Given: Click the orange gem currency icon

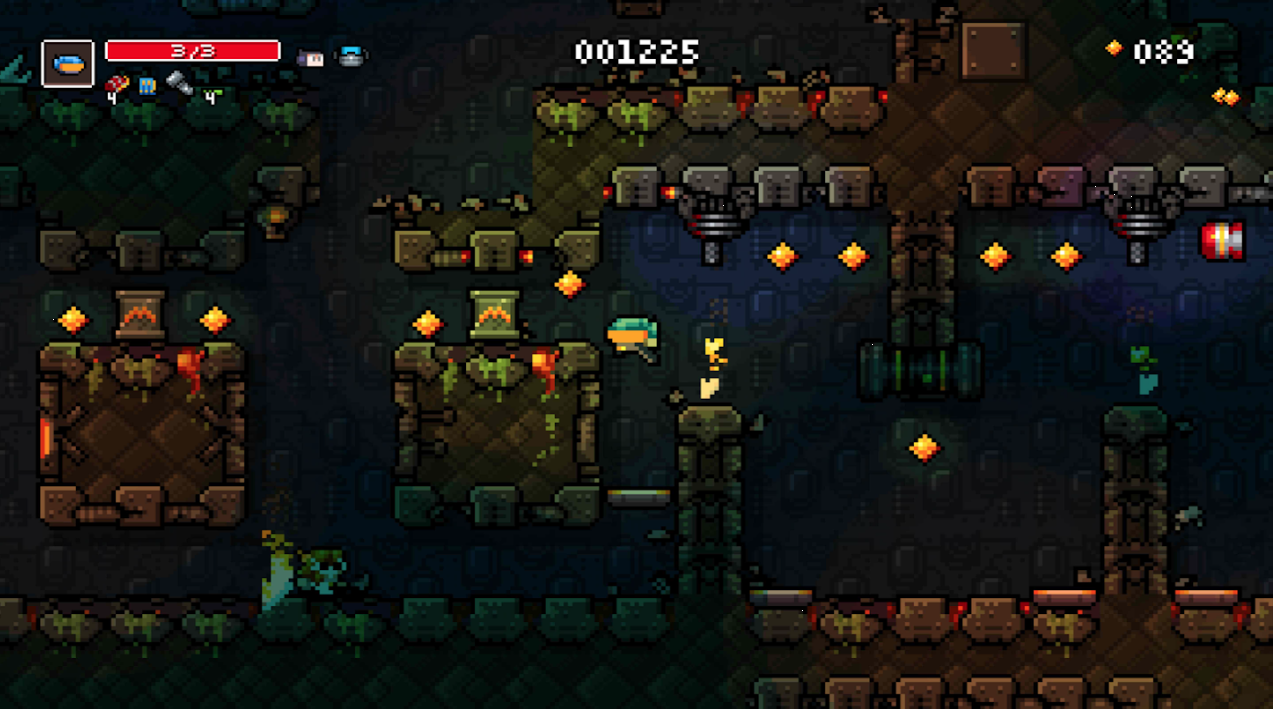Looking at the screenshot, I should click(x=1114, y=48).
